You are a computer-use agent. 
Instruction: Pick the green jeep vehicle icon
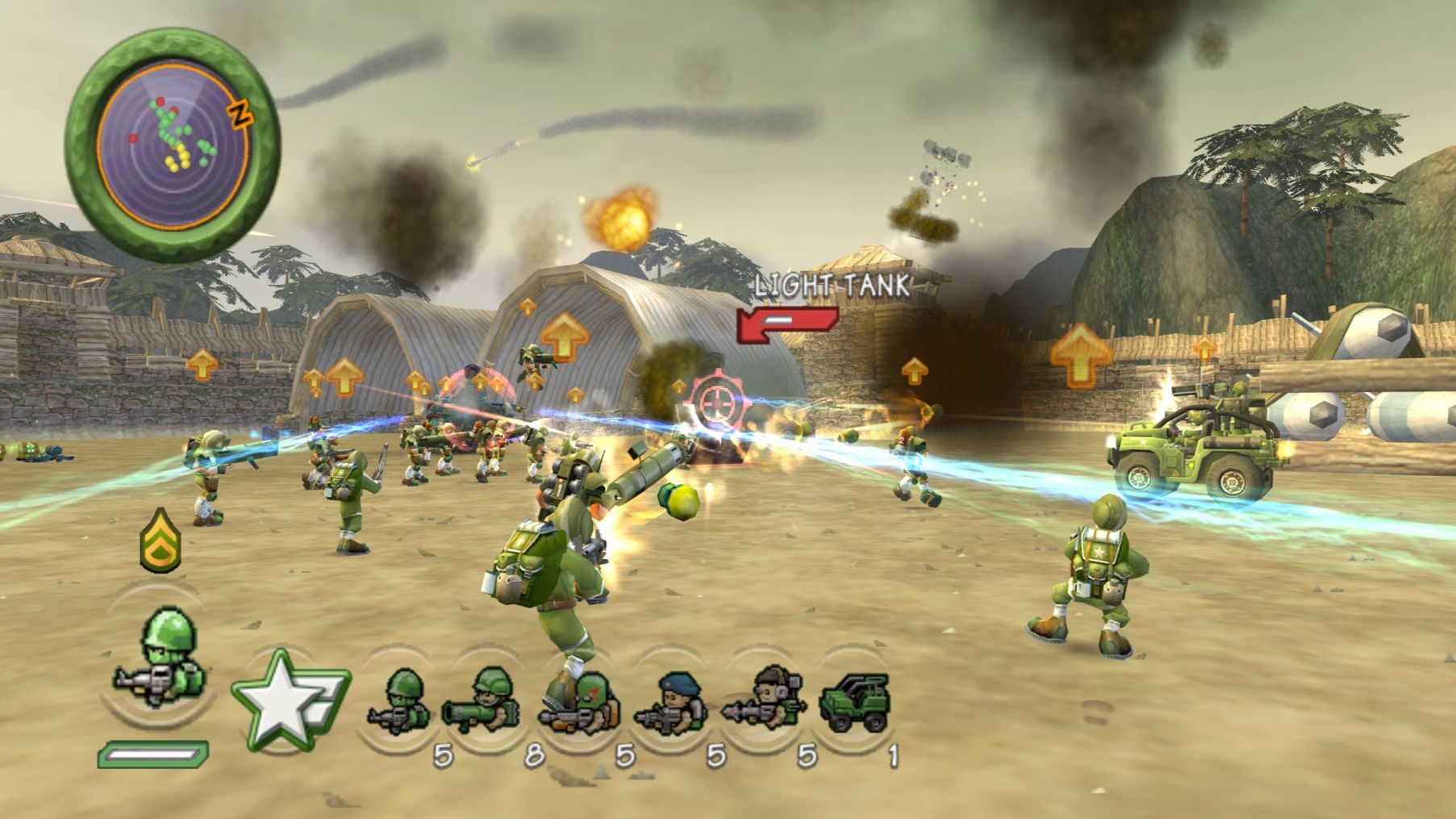854,703
